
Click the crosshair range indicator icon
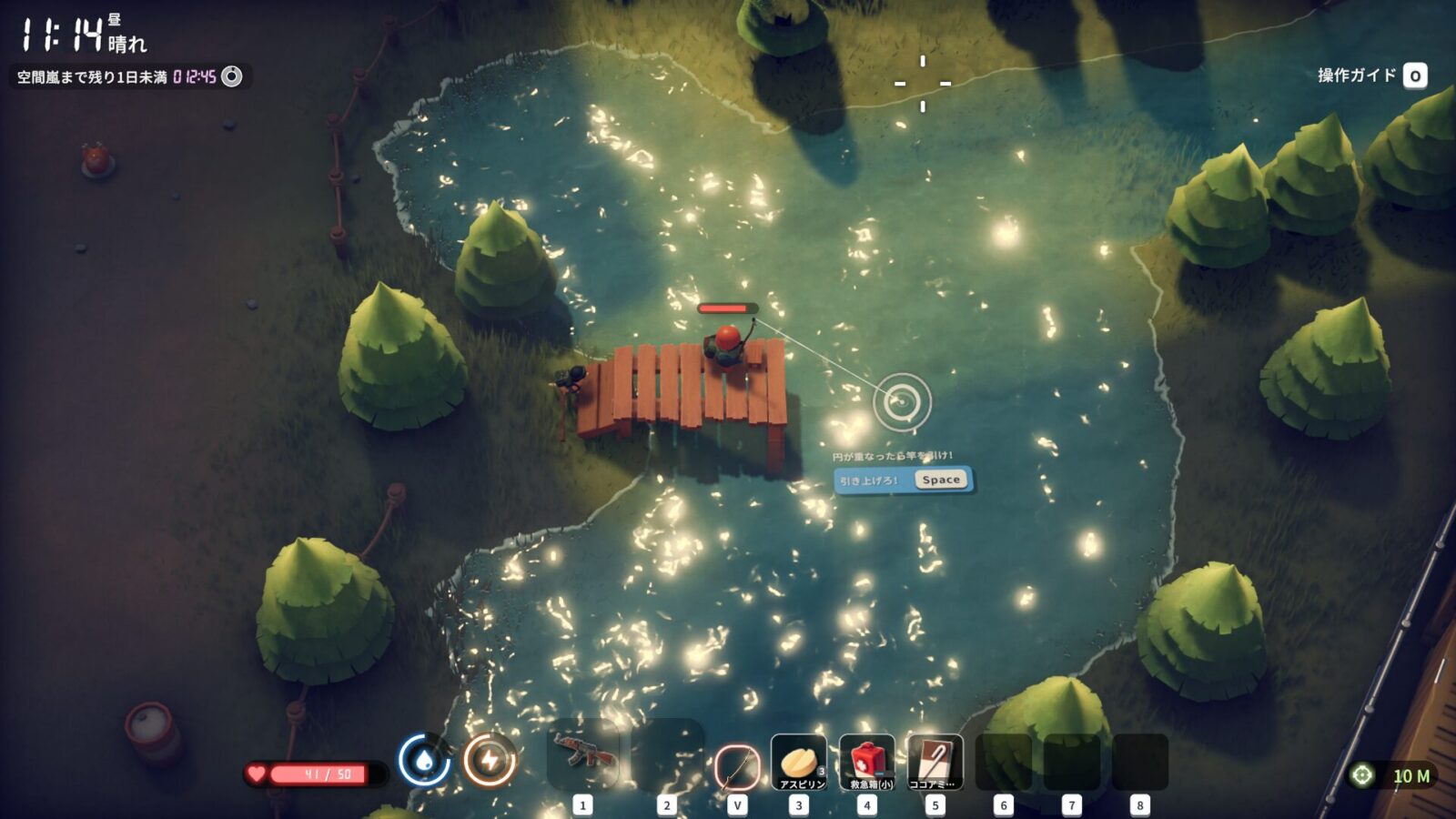pos(1361,775)
